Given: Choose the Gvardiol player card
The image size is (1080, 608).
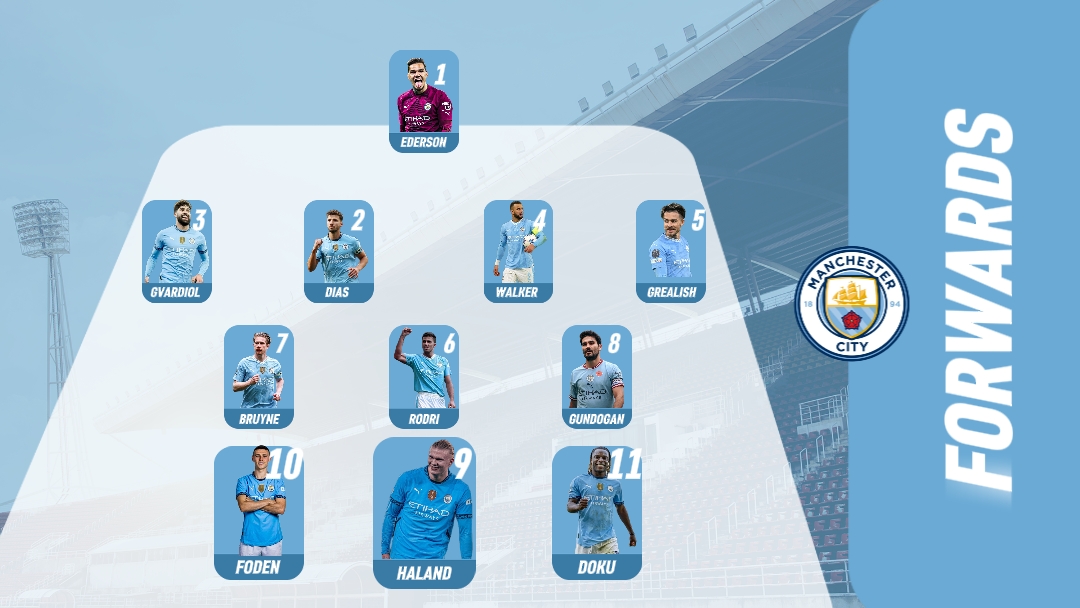Looking at the screenshot, I should click(x=177, y=250).
